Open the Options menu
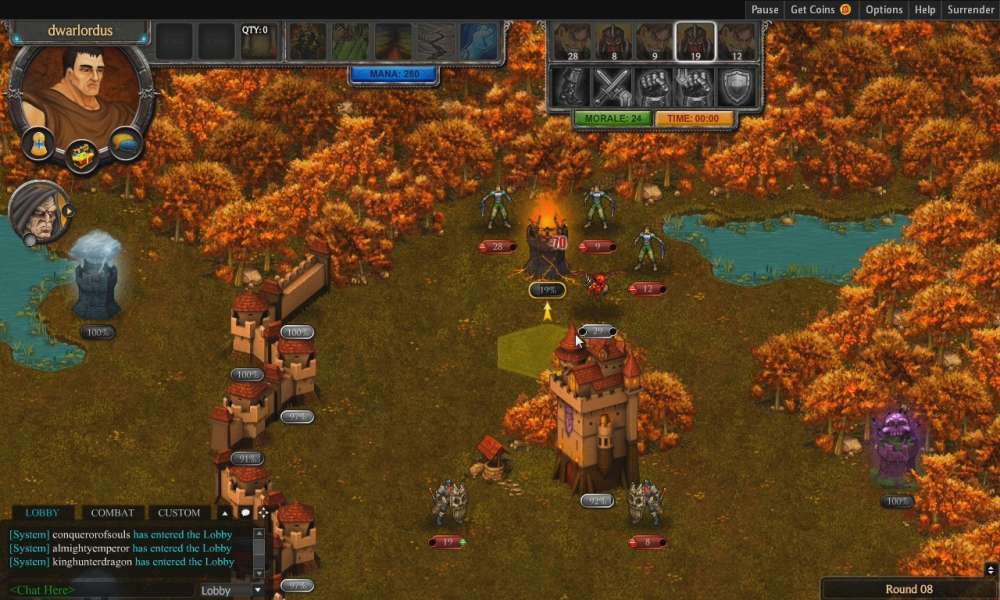 (x=884, y=10)
